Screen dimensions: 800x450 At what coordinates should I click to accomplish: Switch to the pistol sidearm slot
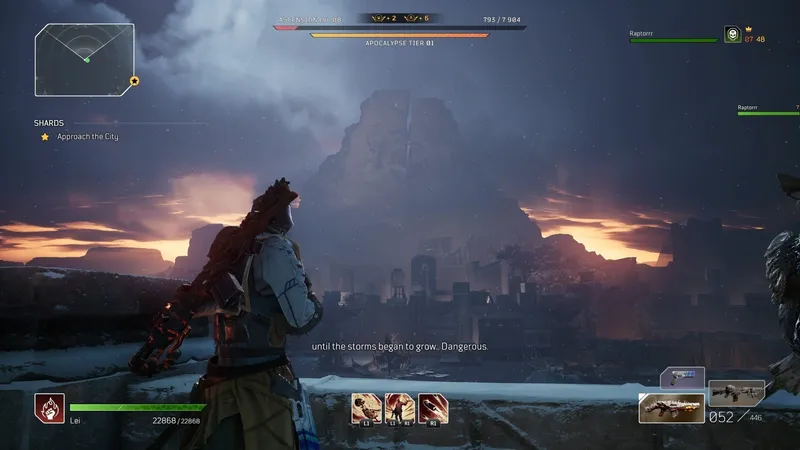pos(682,379)
